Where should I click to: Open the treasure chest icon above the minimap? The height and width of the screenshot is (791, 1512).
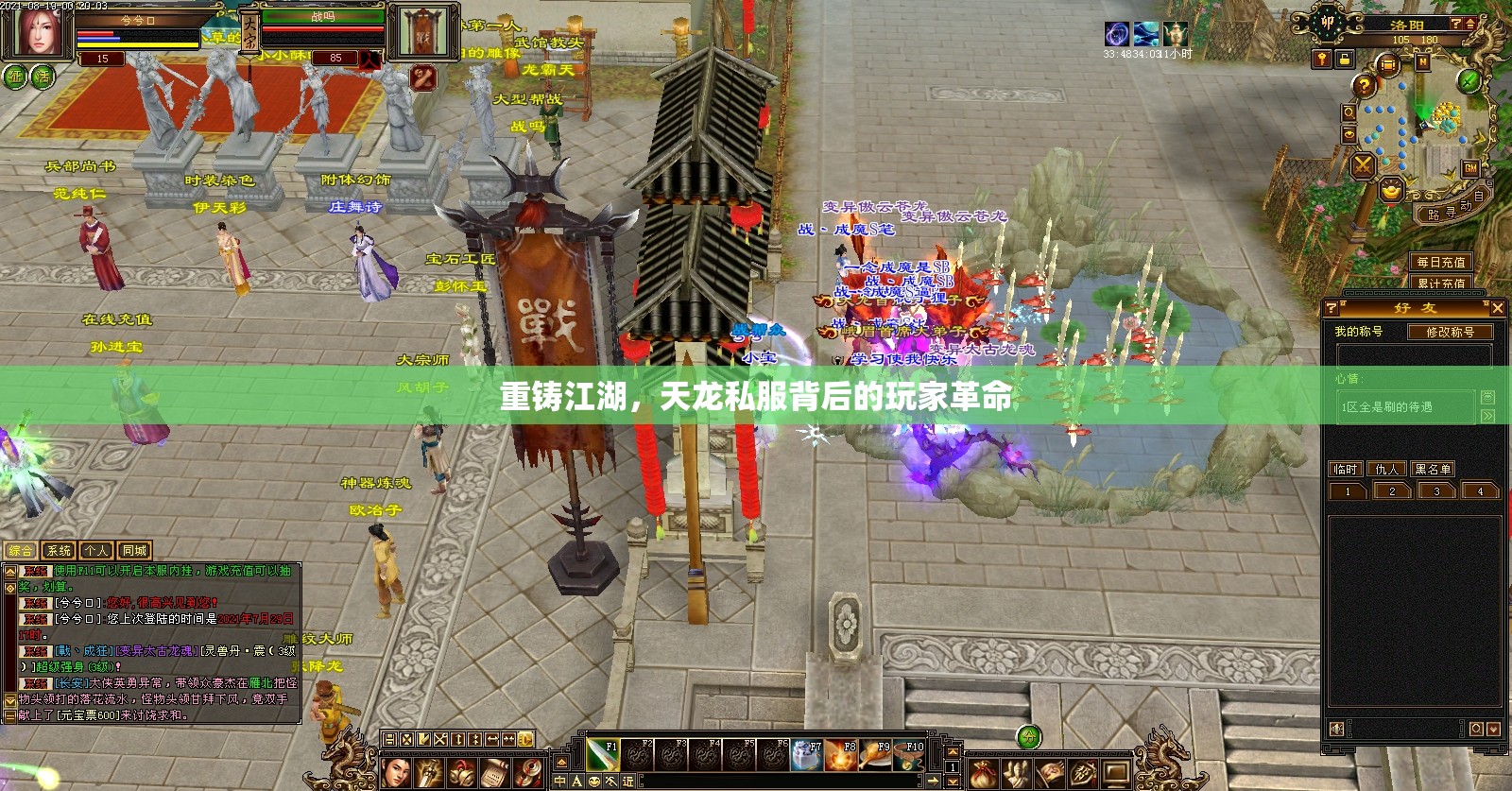pos(1387,63)
